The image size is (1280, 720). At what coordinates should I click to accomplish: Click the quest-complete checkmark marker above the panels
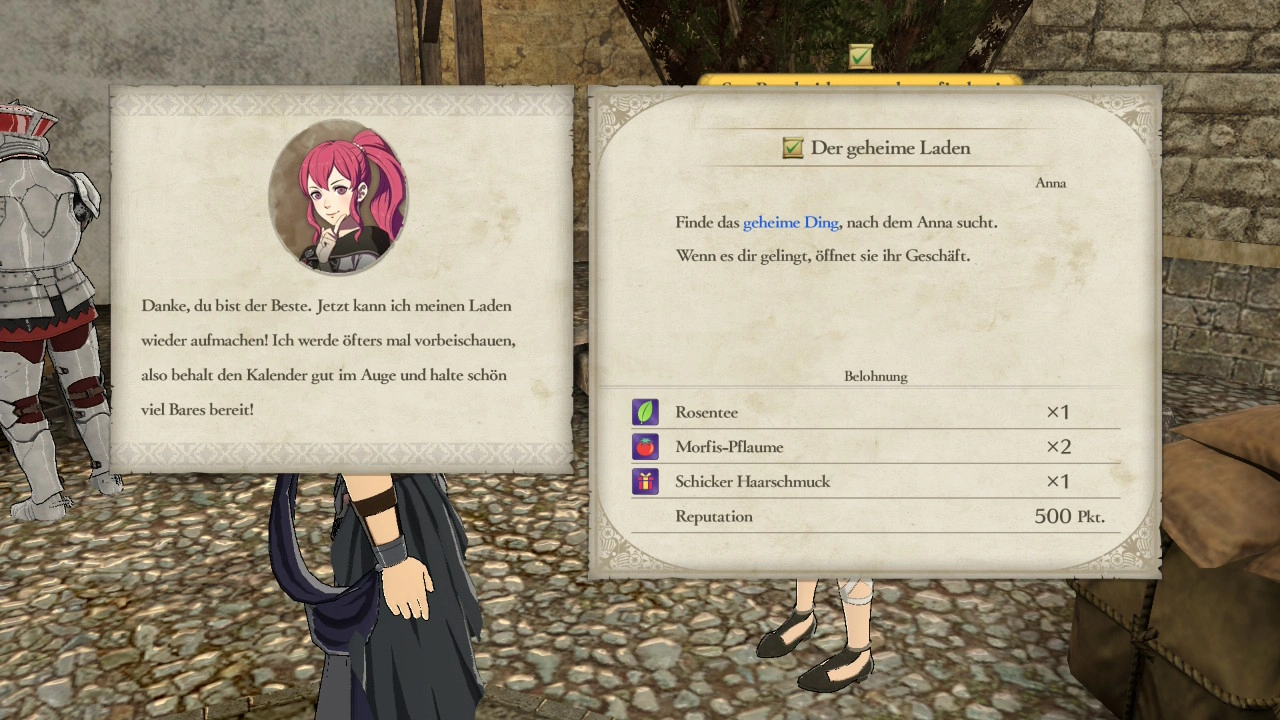[860, 57]
